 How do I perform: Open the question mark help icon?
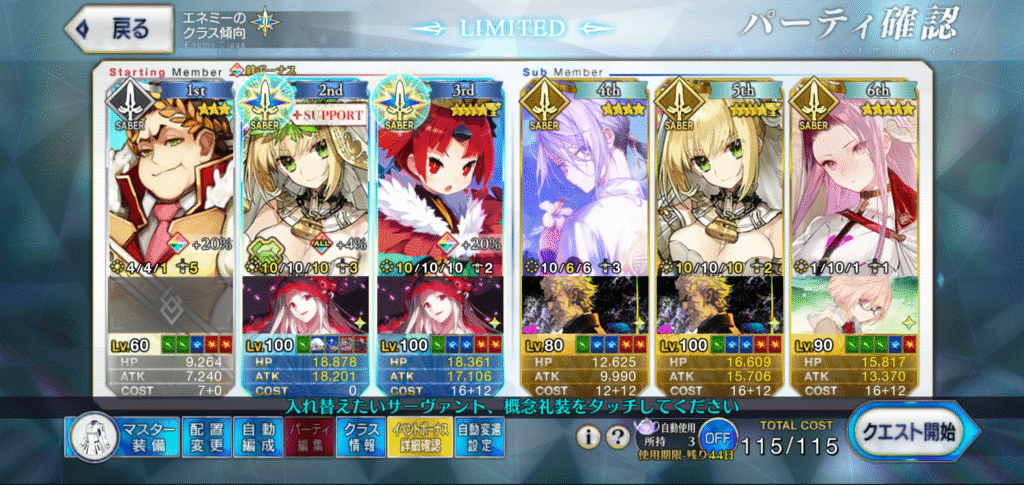619,437
